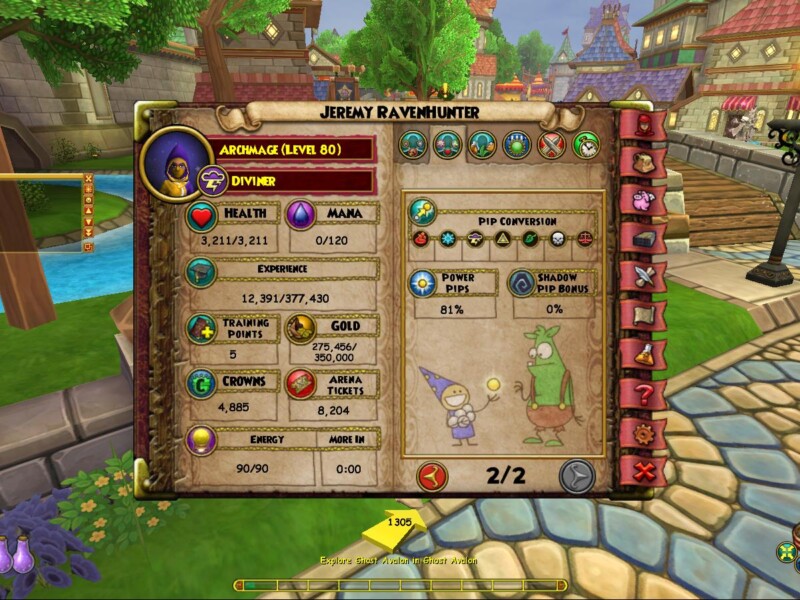800x600 pixels.
Task: Select the orange potion flask tab
Action: tap(642, 353)
